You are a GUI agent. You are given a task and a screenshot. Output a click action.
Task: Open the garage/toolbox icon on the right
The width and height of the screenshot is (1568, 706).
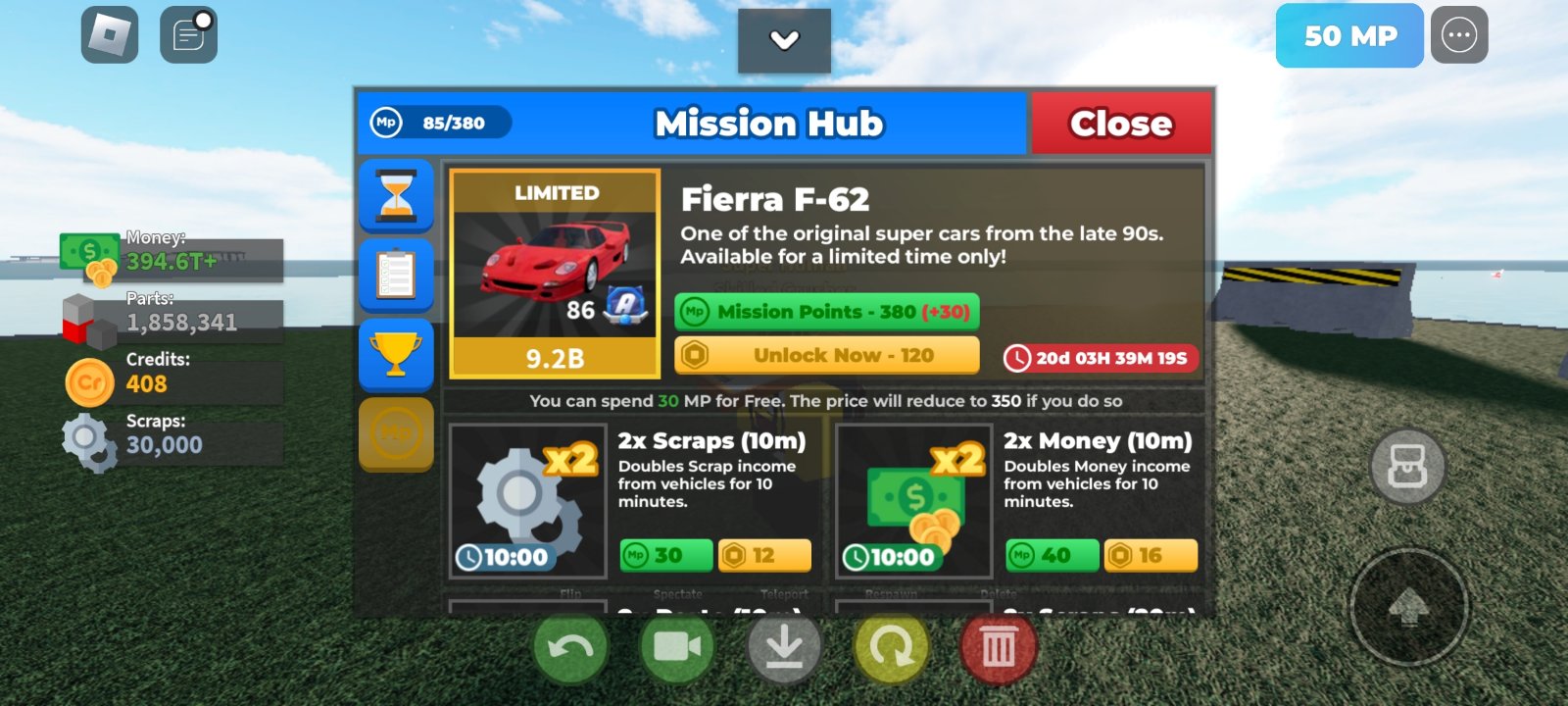click(x=1408, y=467)
